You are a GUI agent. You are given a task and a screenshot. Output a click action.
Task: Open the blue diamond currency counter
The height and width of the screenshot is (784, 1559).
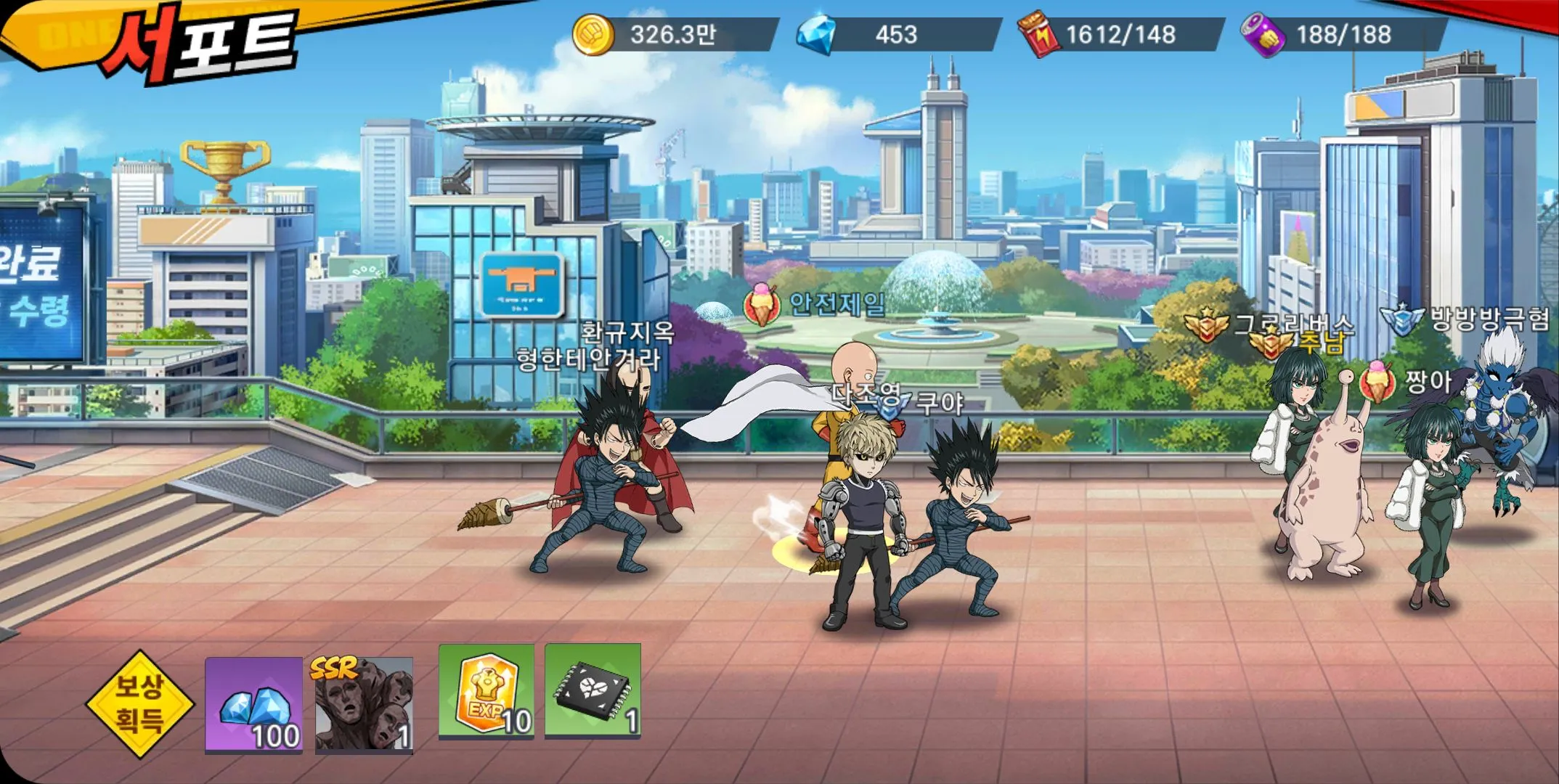(x=897, y=35)
